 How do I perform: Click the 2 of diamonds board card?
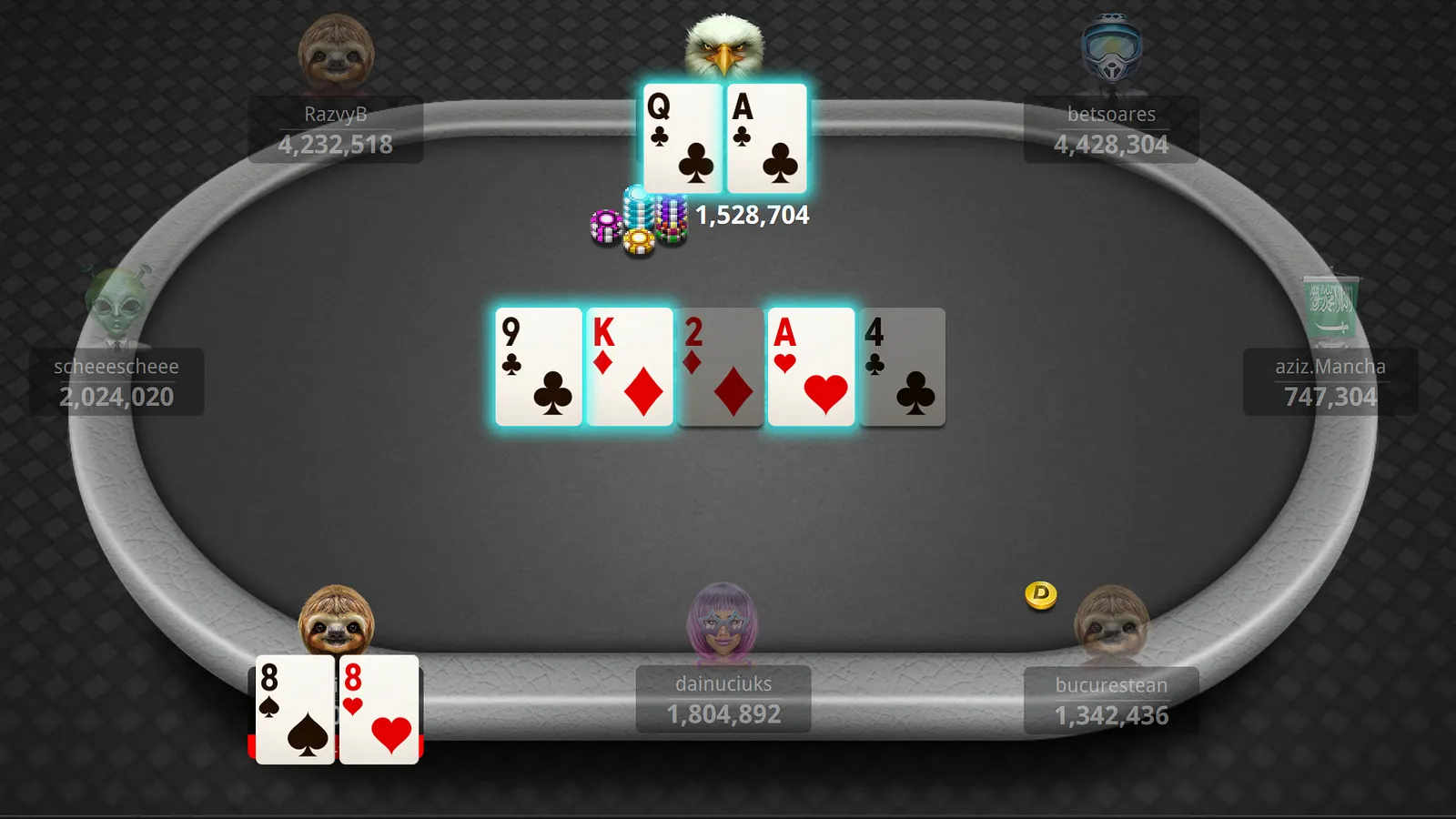[721, 367]
